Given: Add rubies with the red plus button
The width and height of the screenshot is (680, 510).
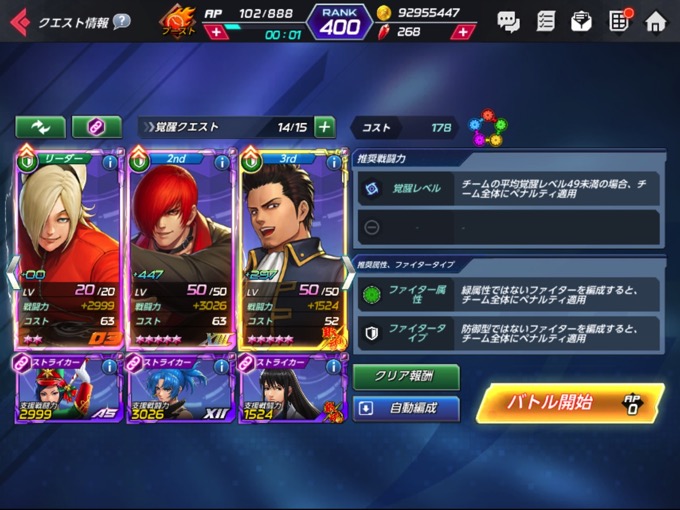Looking at the screenshot, I should click(x=462, y=32).
